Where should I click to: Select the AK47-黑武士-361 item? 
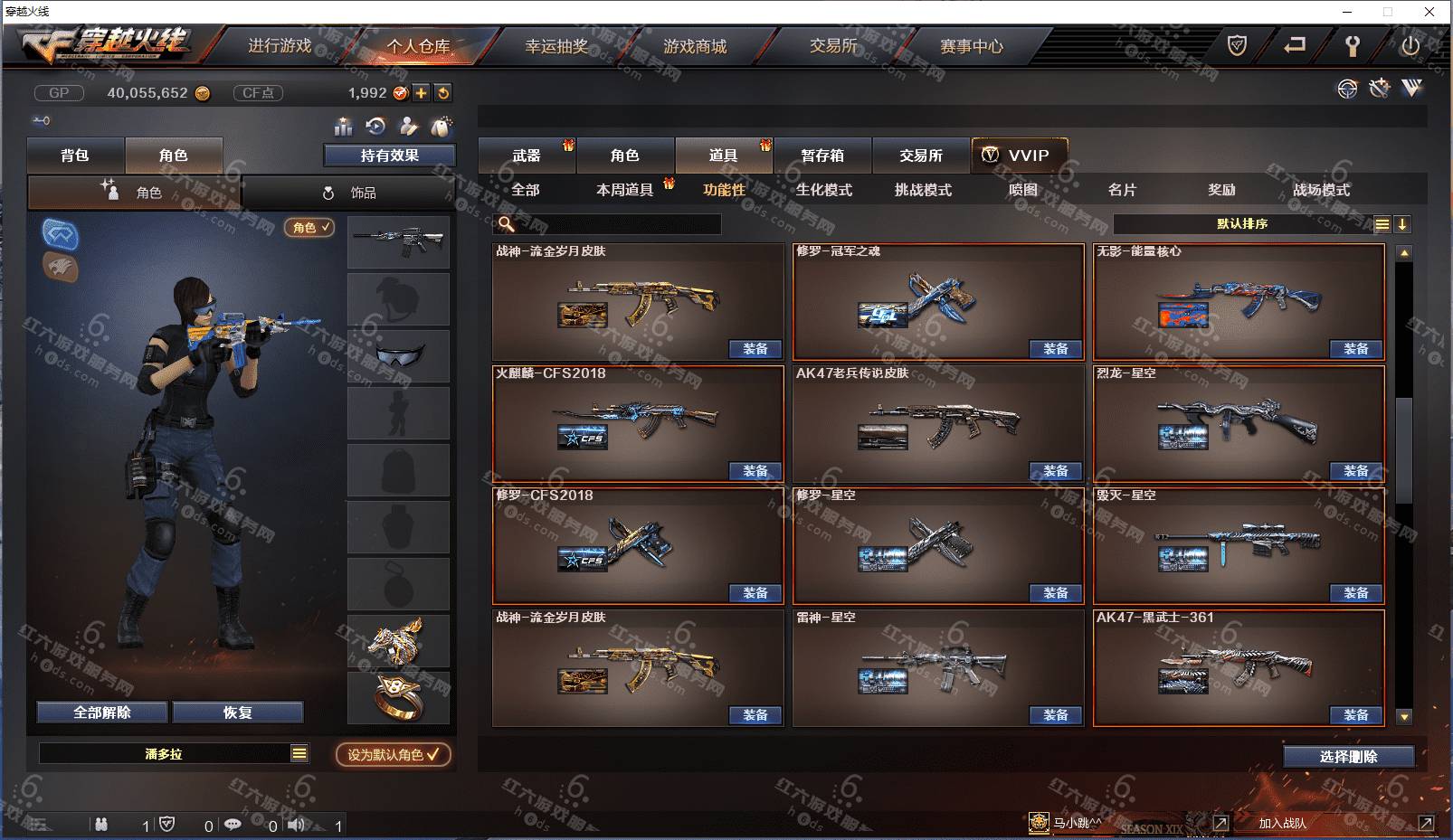click(1238, 667)
